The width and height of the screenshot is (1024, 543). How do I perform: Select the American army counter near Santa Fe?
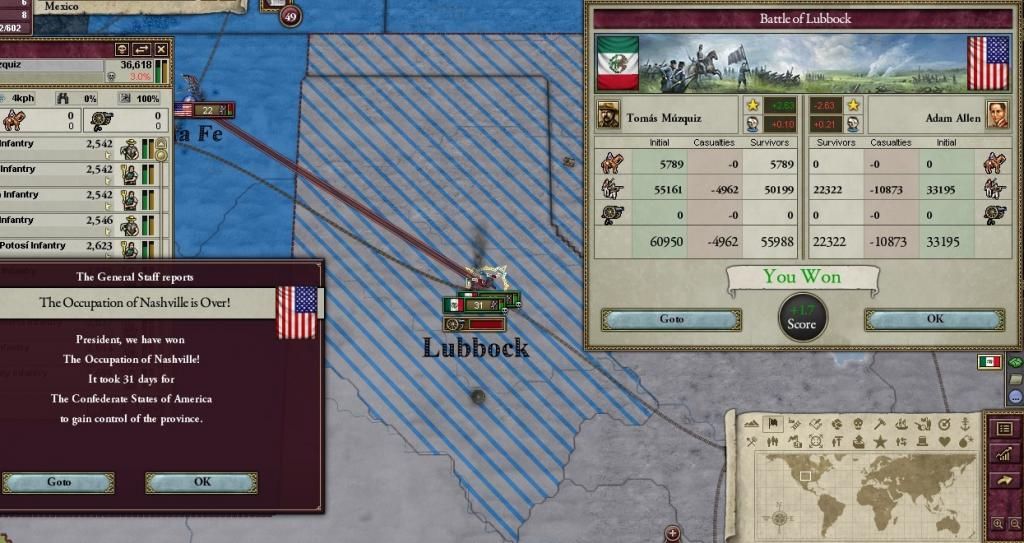click(x=207, y=110)
